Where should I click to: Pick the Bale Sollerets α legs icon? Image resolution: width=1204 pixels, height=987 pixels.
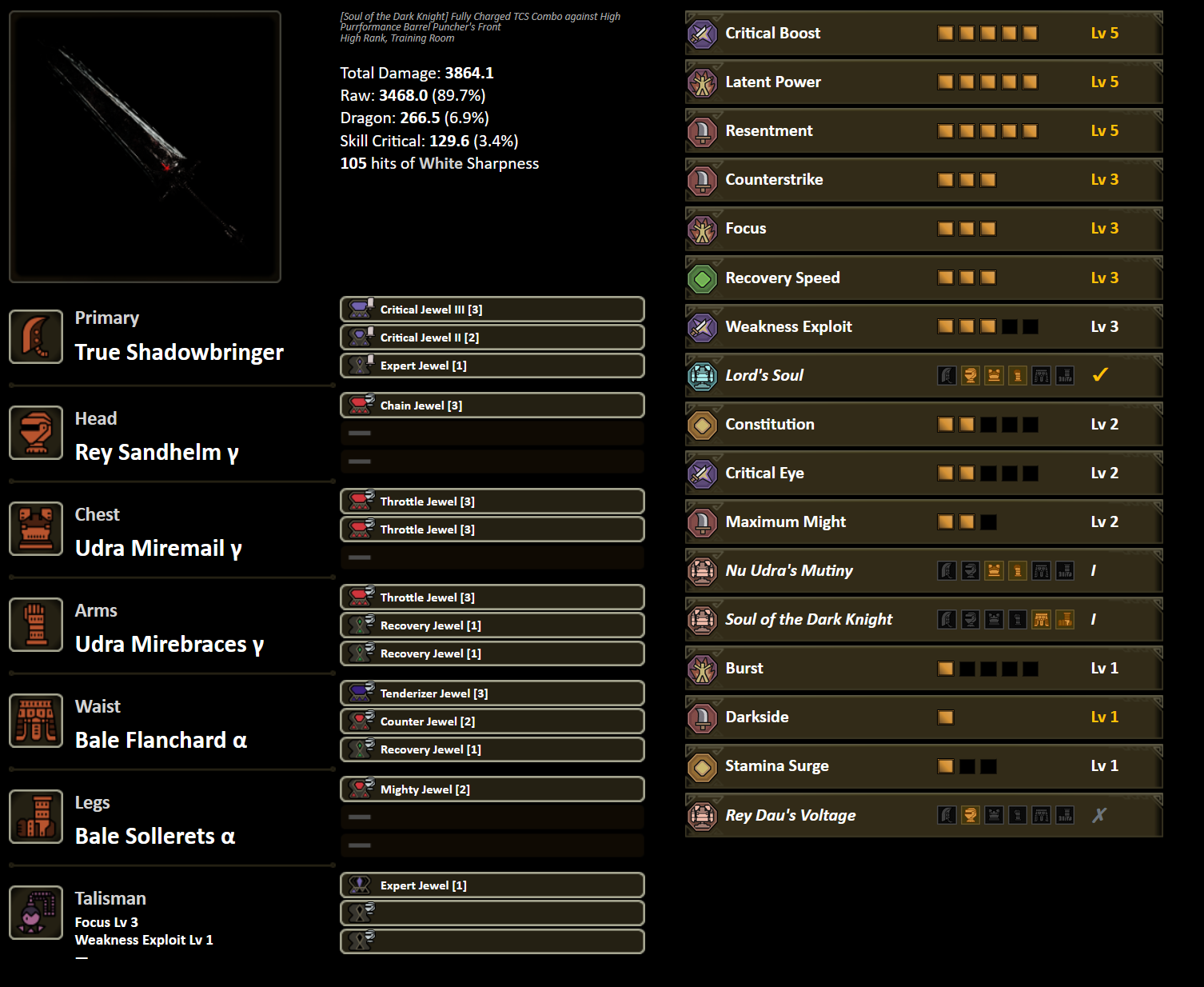pyautogui.click(x=36, y=817)
